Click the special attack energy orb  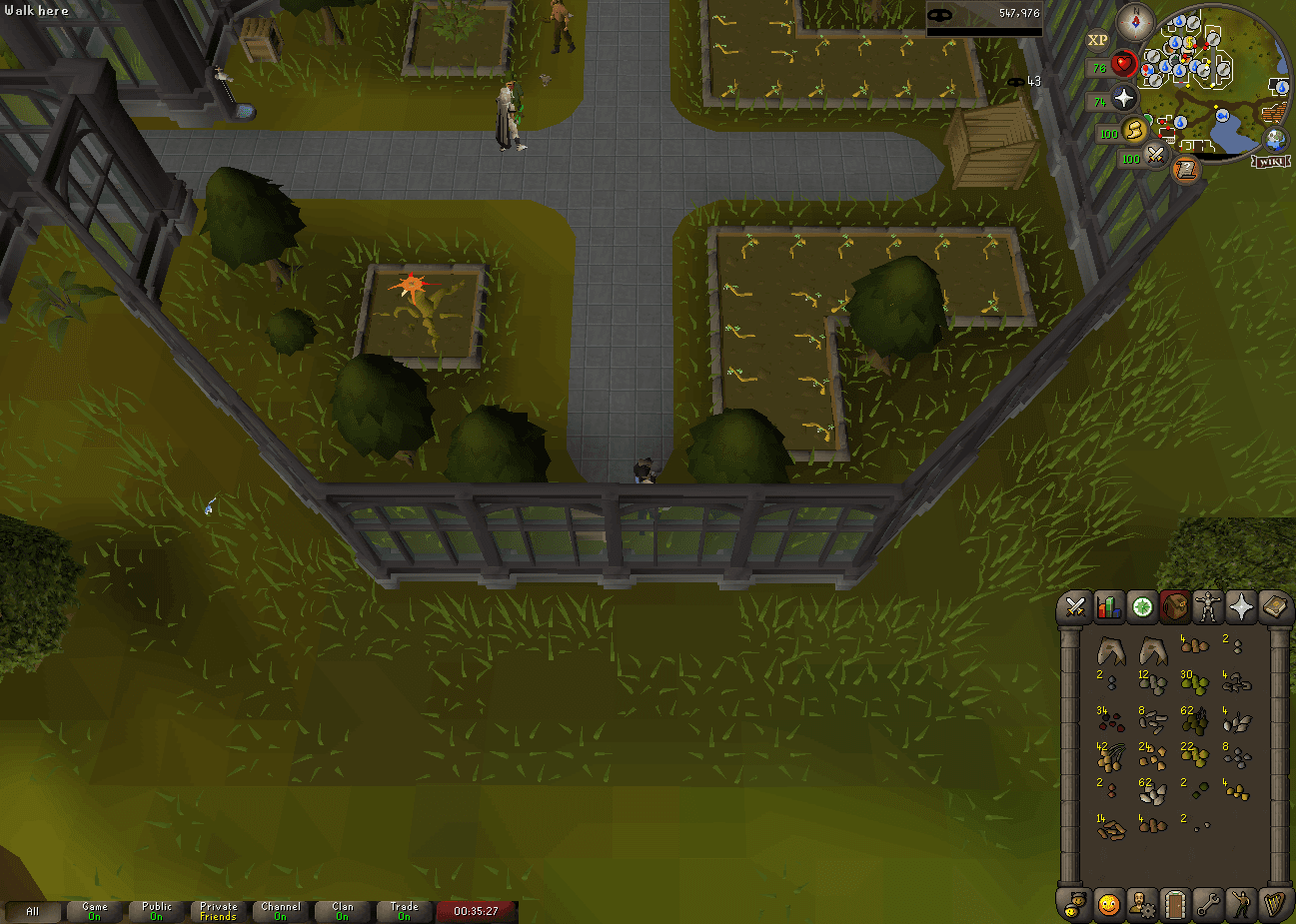pyautogui.click(x=1156, y=156)
